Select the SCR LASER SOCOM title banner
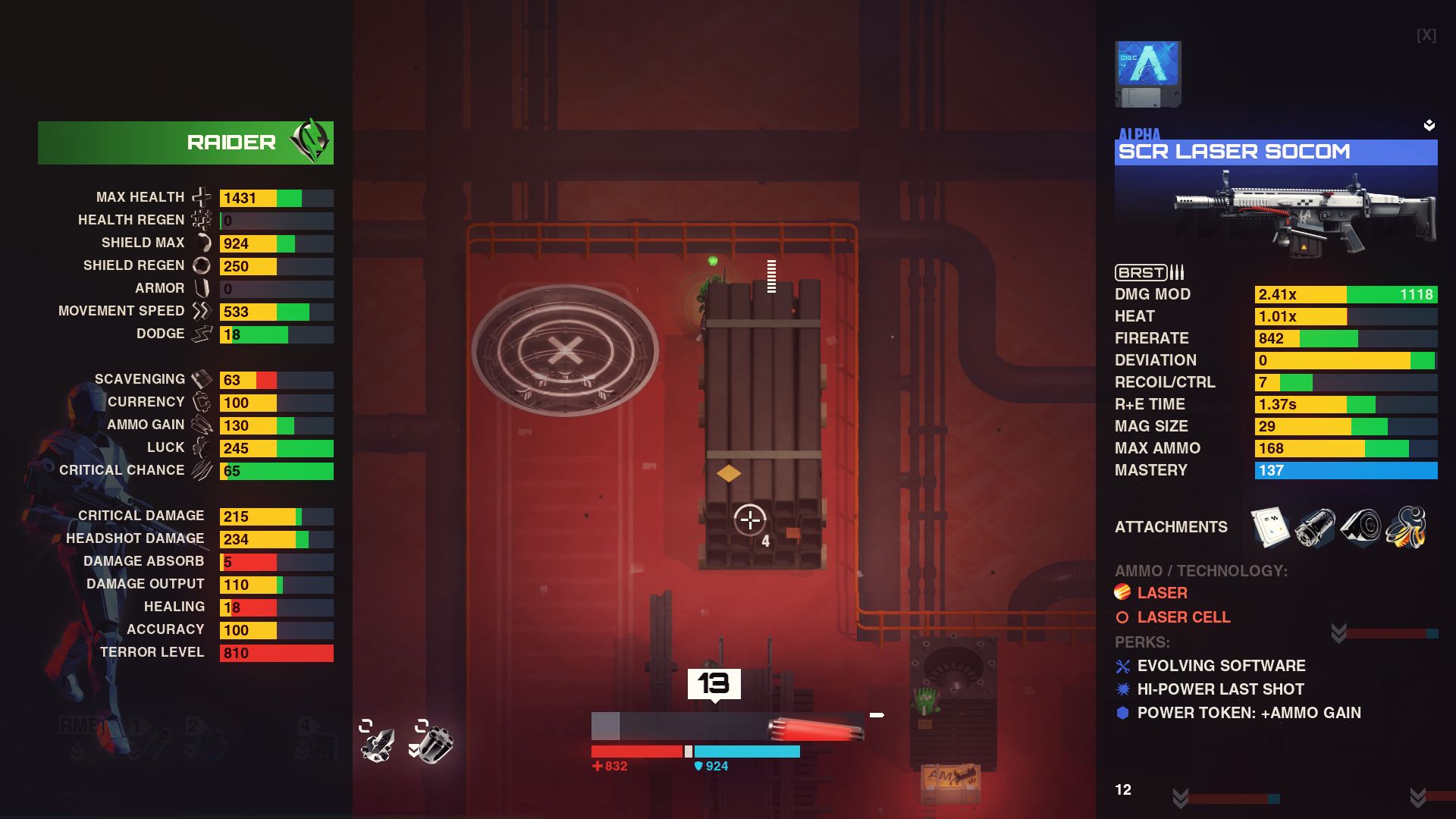This screenshot has height=819, width=1456. coord(1276,152)
